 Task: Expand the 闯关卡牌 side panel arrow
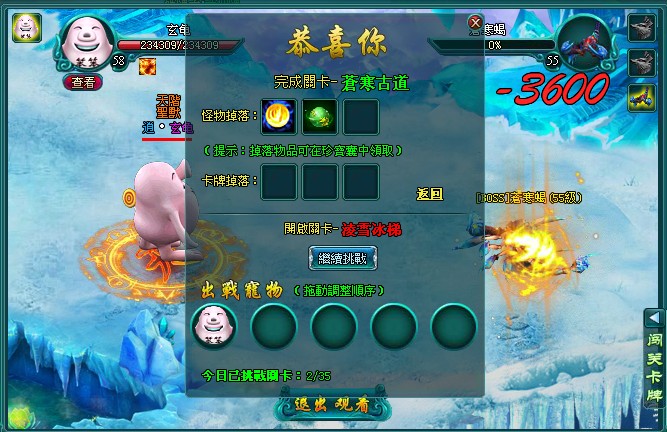pyautogui.click(x=651, y=317)
